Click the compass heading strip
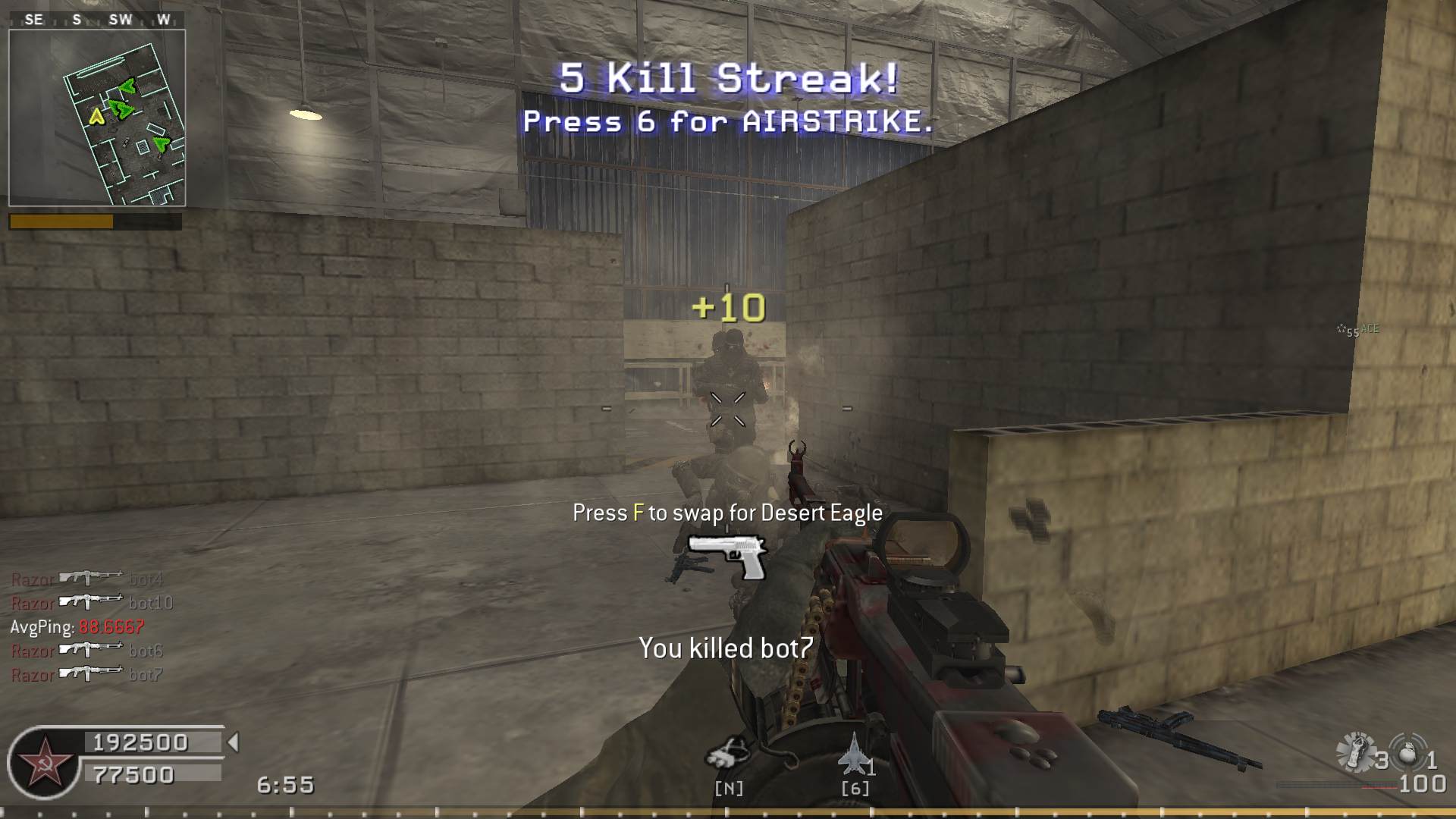The height and width of the screenshot is (819, 1456). (97, 20)
